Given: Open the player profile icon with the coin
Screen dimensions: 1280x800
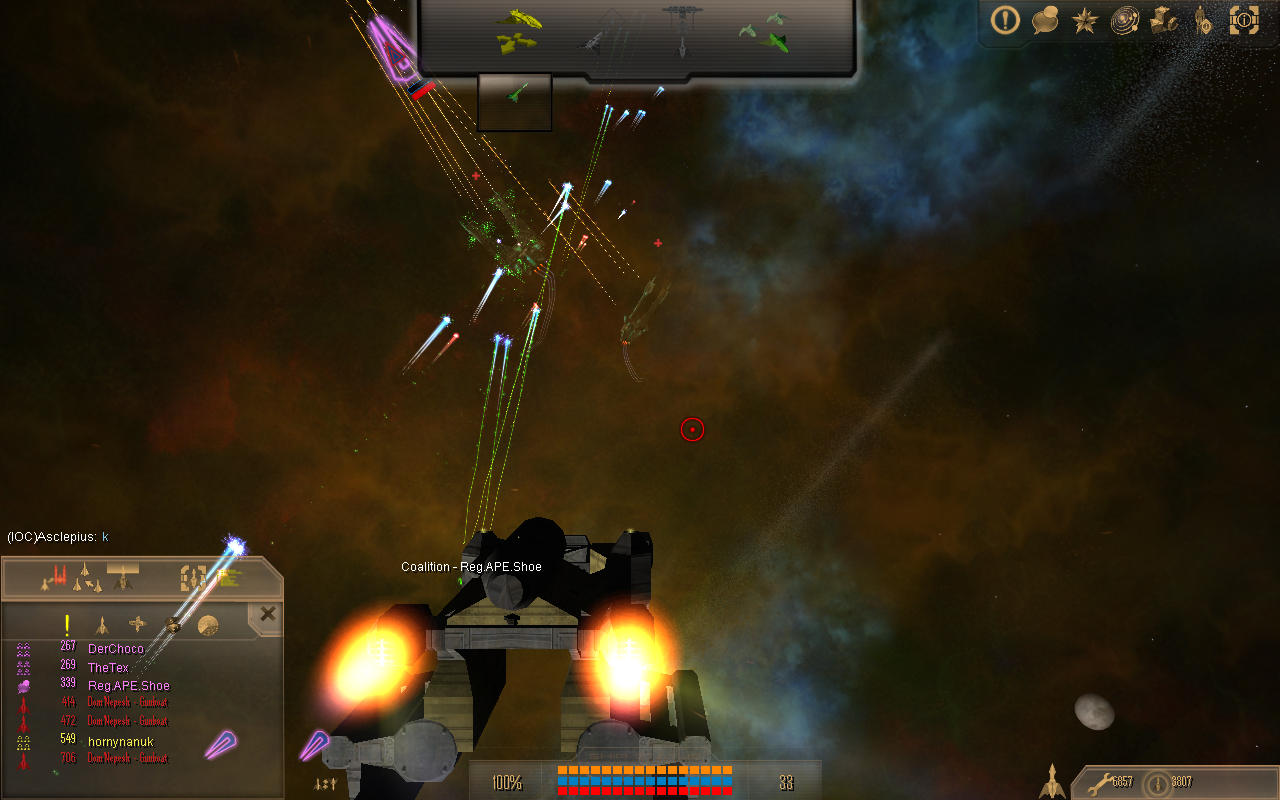Looking at the screenshot, I should (x=1203, y=20).
